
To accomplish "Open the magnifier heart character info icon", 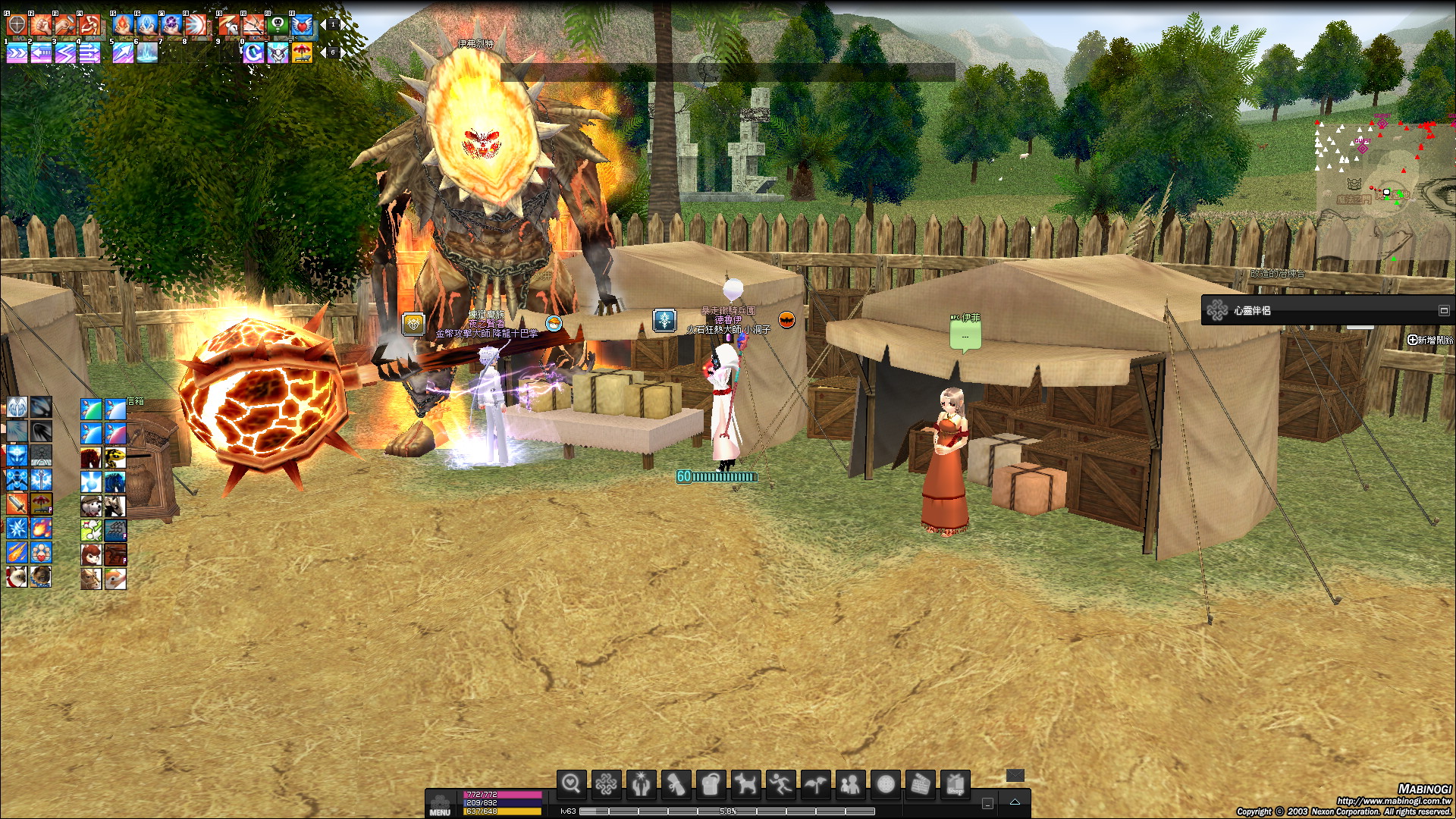I will pyautogui.click(x=571, y=784).
